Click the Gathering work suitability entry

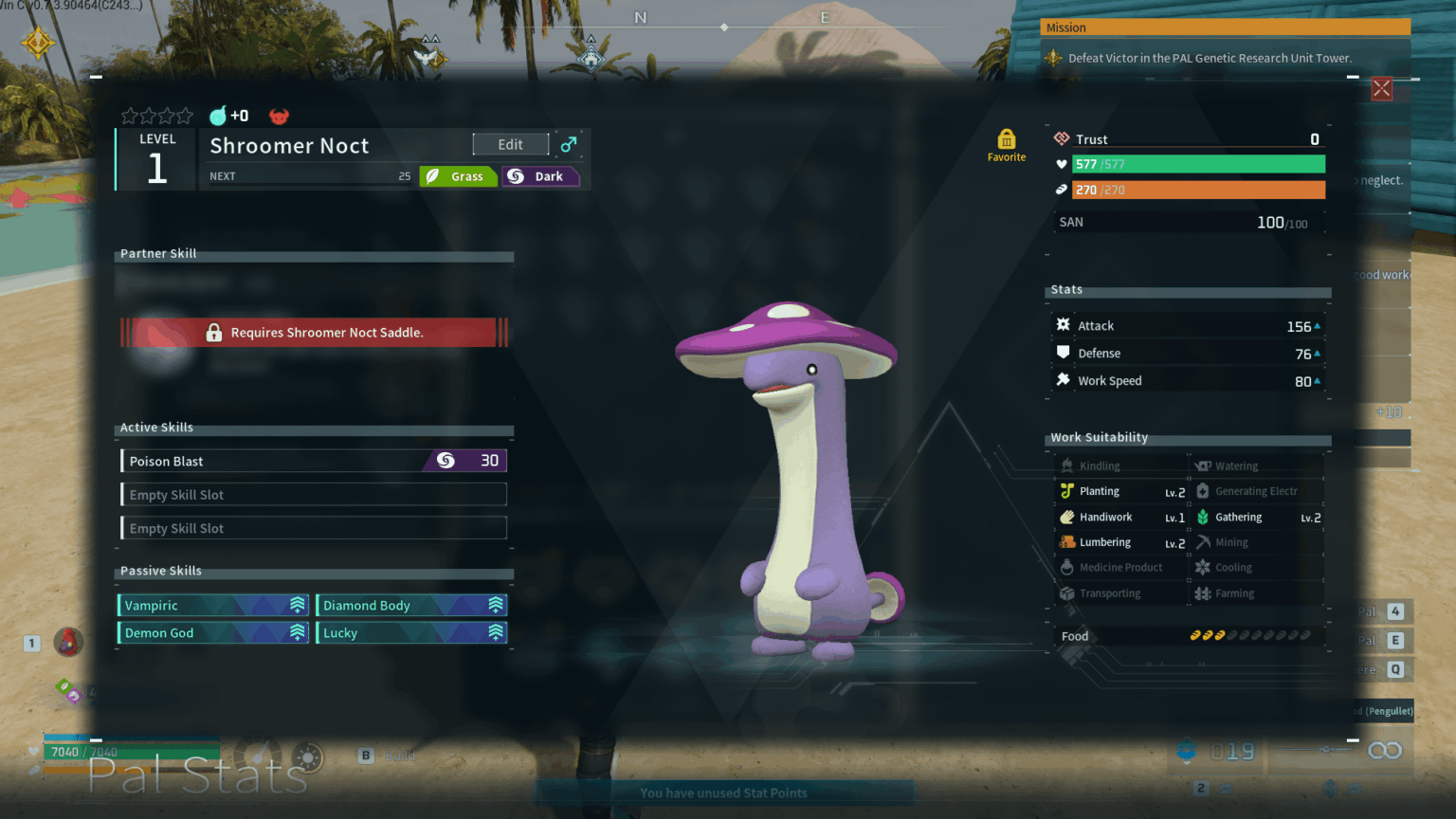tap(1258, 518)
